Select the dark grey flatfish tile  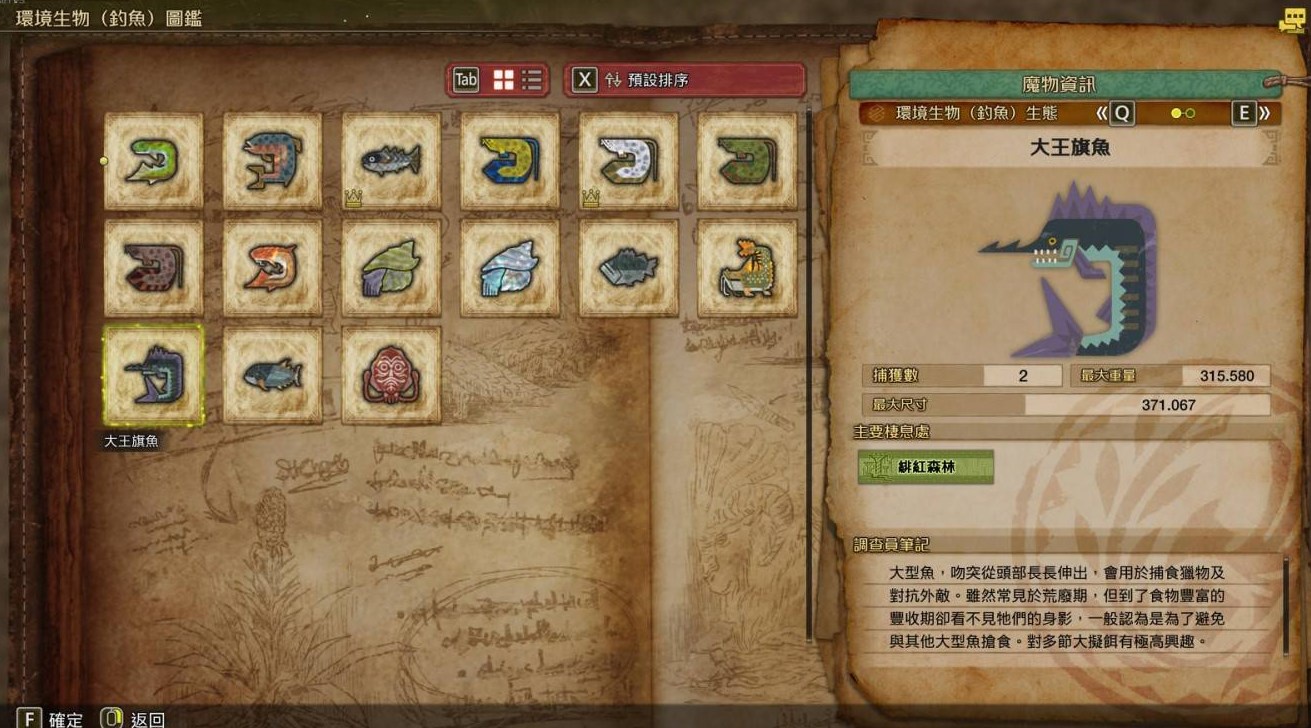pos(629,268)
